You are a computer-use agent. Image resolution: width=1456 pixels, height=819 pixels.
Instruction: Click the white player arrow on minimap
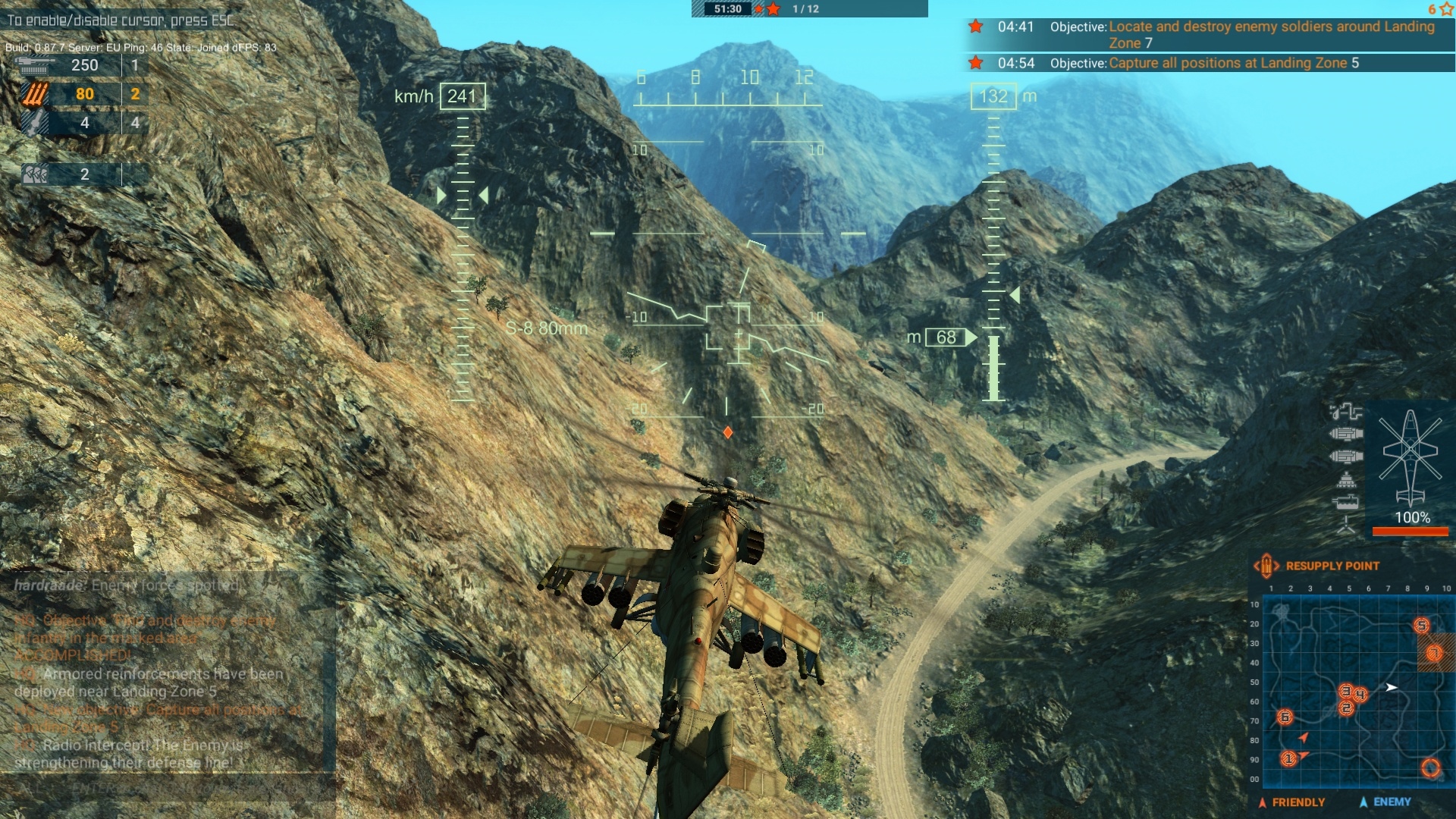(x=1392, y=688)
